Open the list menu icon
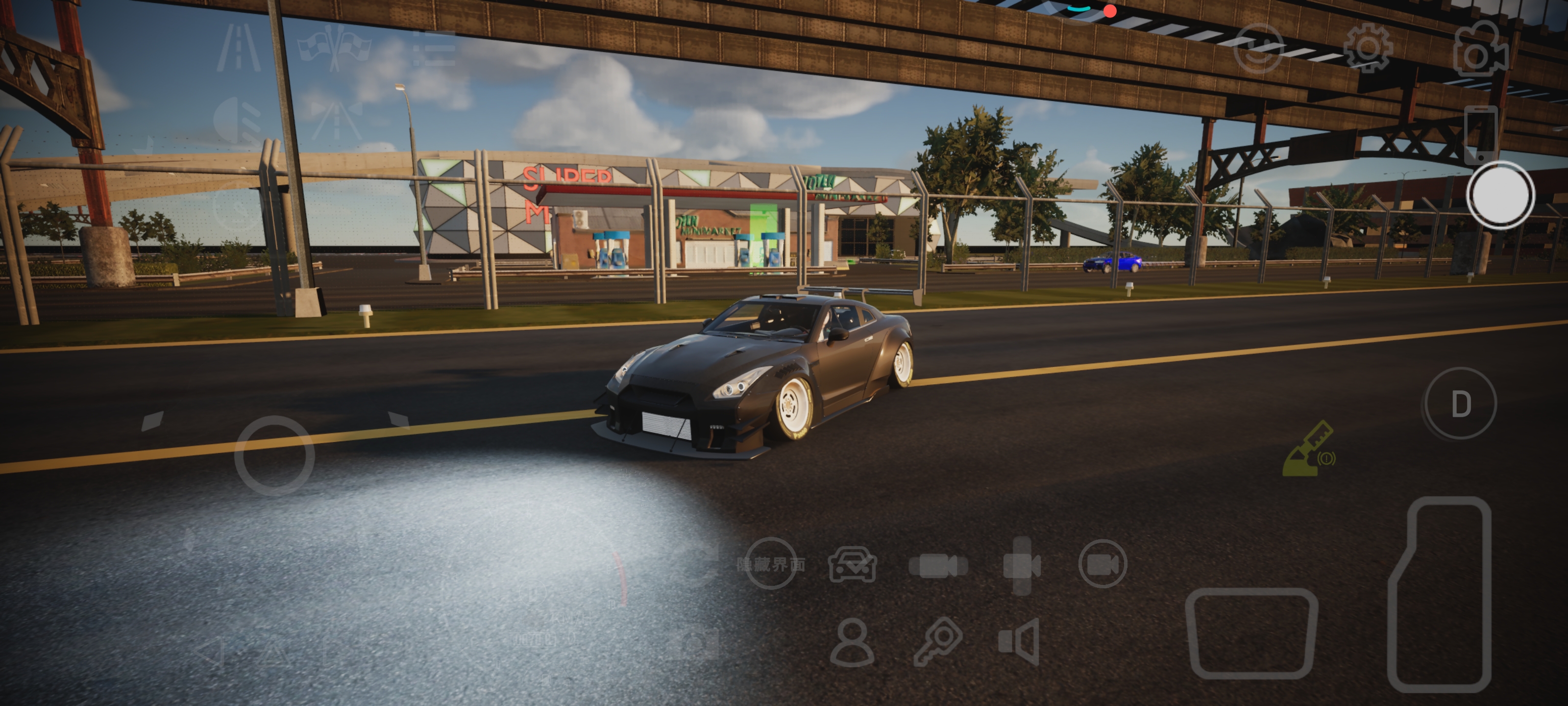The height and width of the screenshot is (706, 1568). [x=434, y=49]
